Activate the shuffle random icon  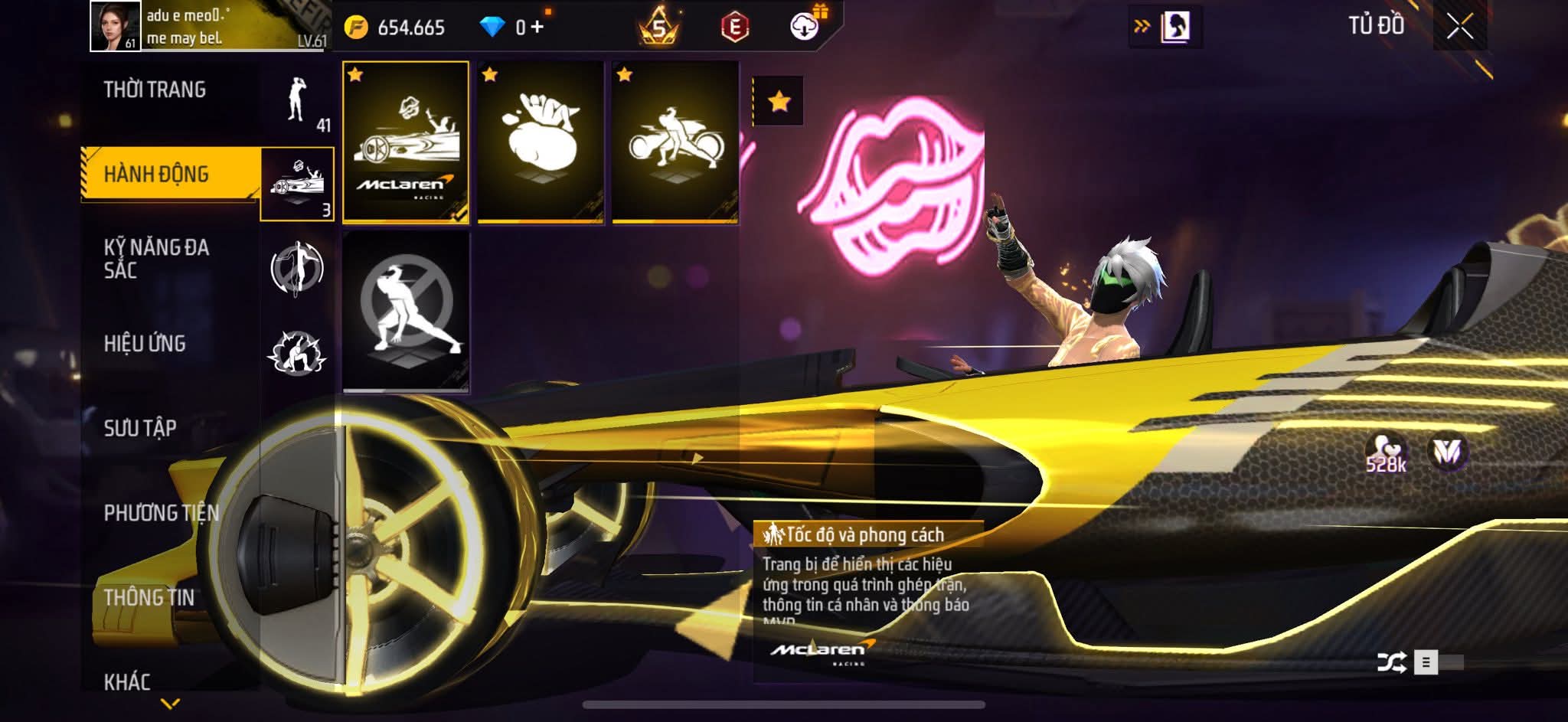(x=1391, y=662)
